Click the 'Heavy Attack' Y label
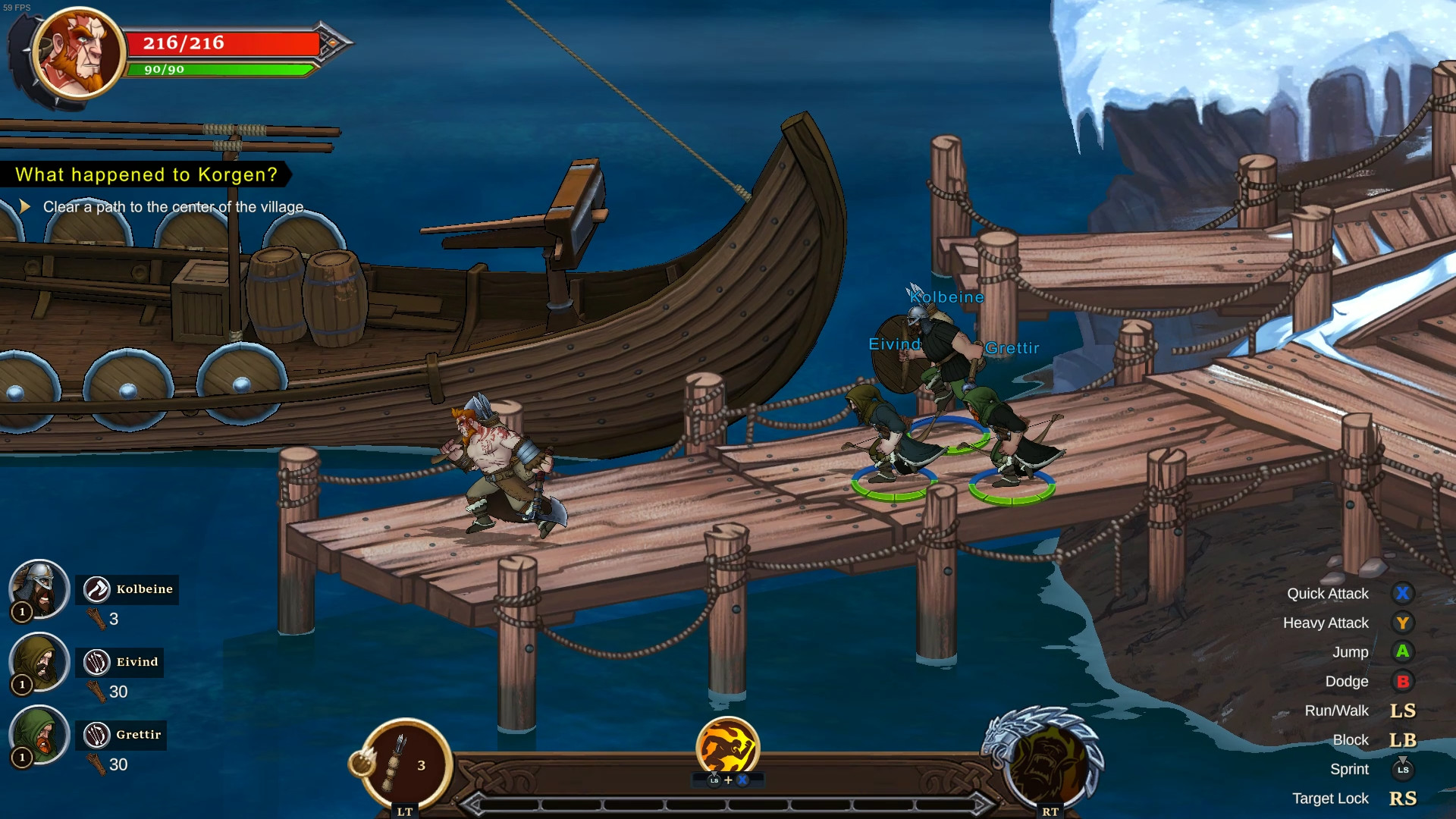Image resolution: width=1456 pixels, height=819 pixels. click(x=1326, y=623)
